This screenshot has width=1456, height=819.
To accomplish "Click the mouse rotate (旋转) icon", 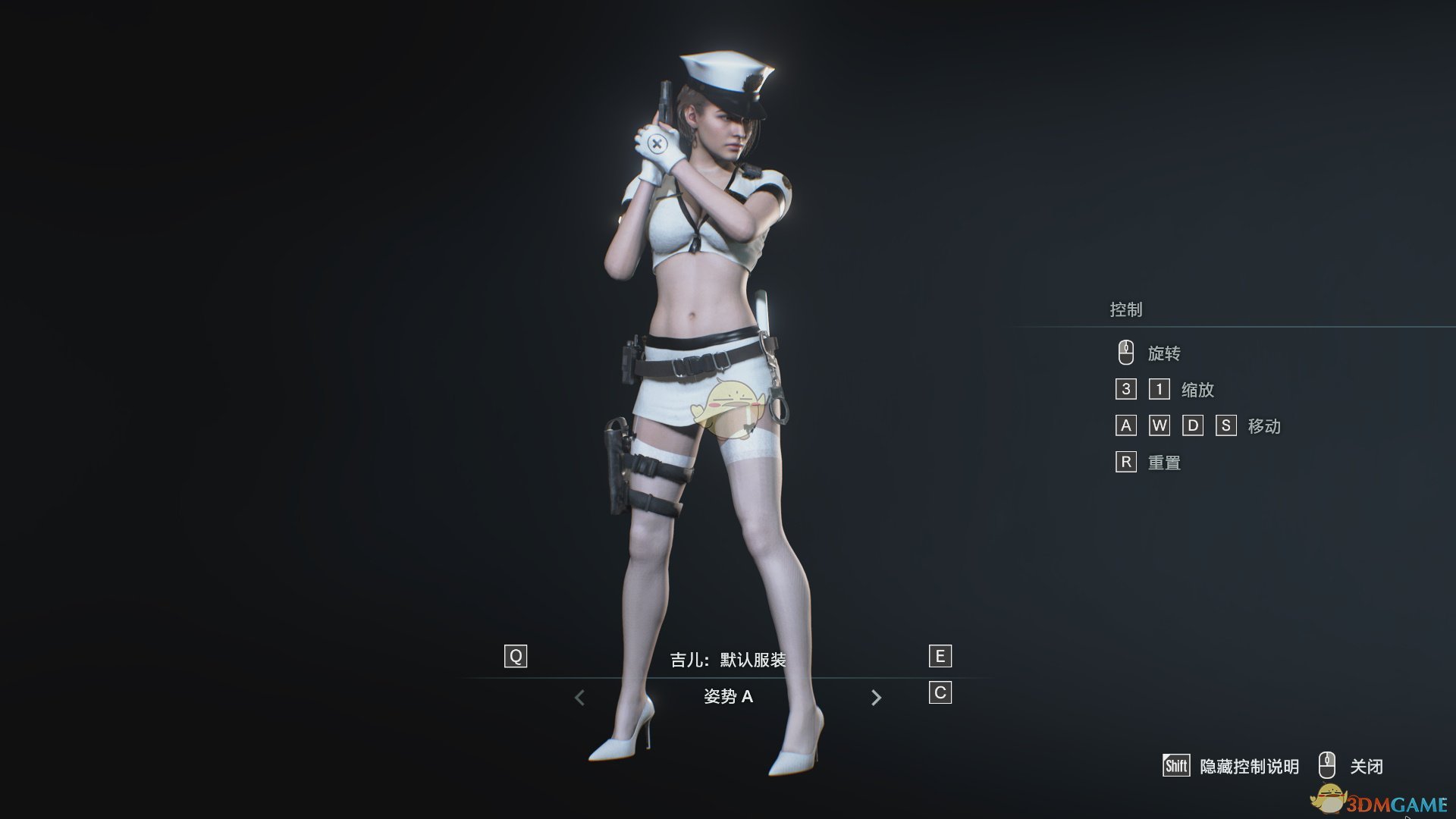I will pyautogui.click(x=1126, y=352).
